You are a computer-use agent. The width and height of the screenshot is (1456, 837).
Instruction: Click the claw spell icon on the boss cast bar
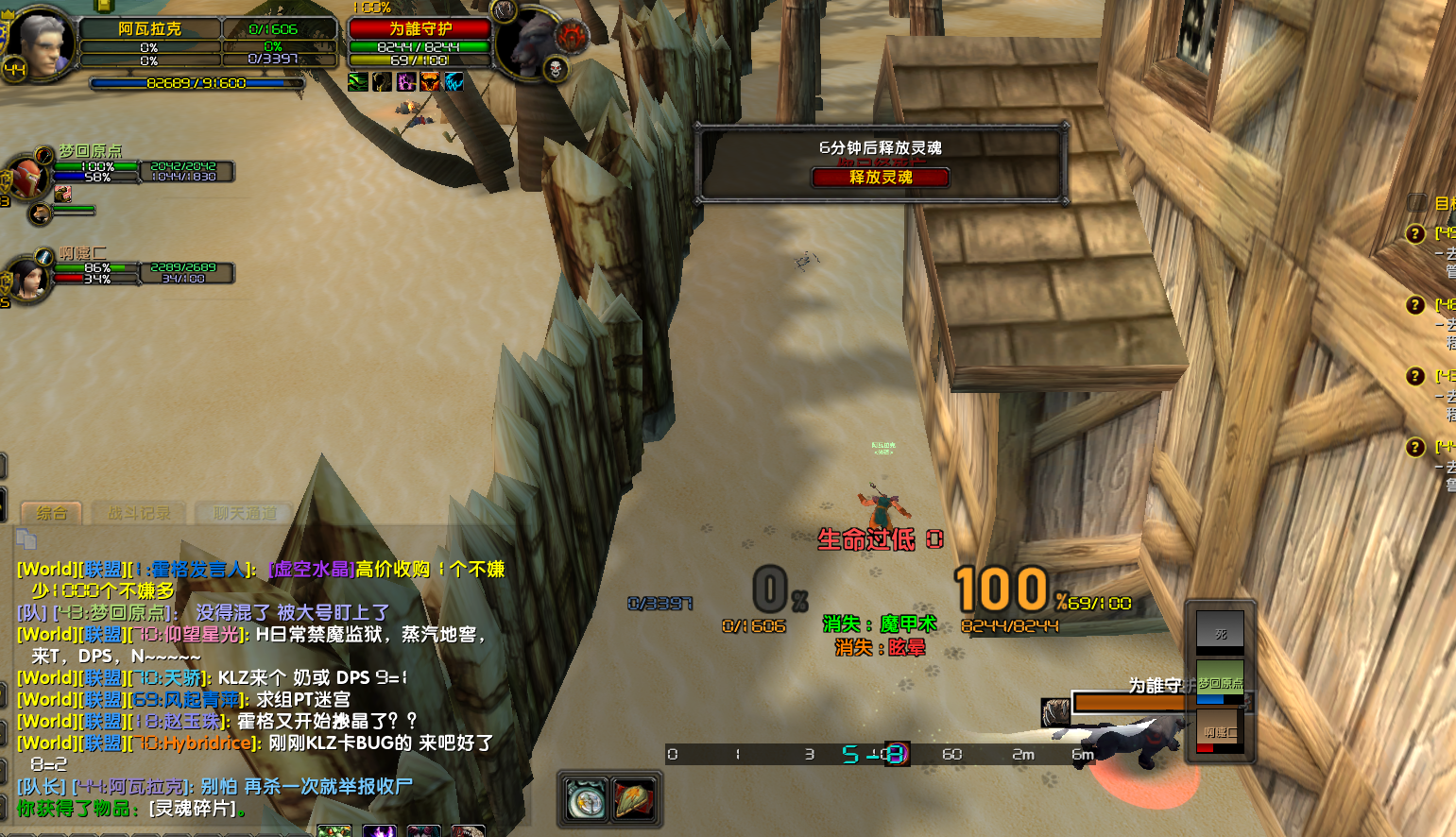1056,711
